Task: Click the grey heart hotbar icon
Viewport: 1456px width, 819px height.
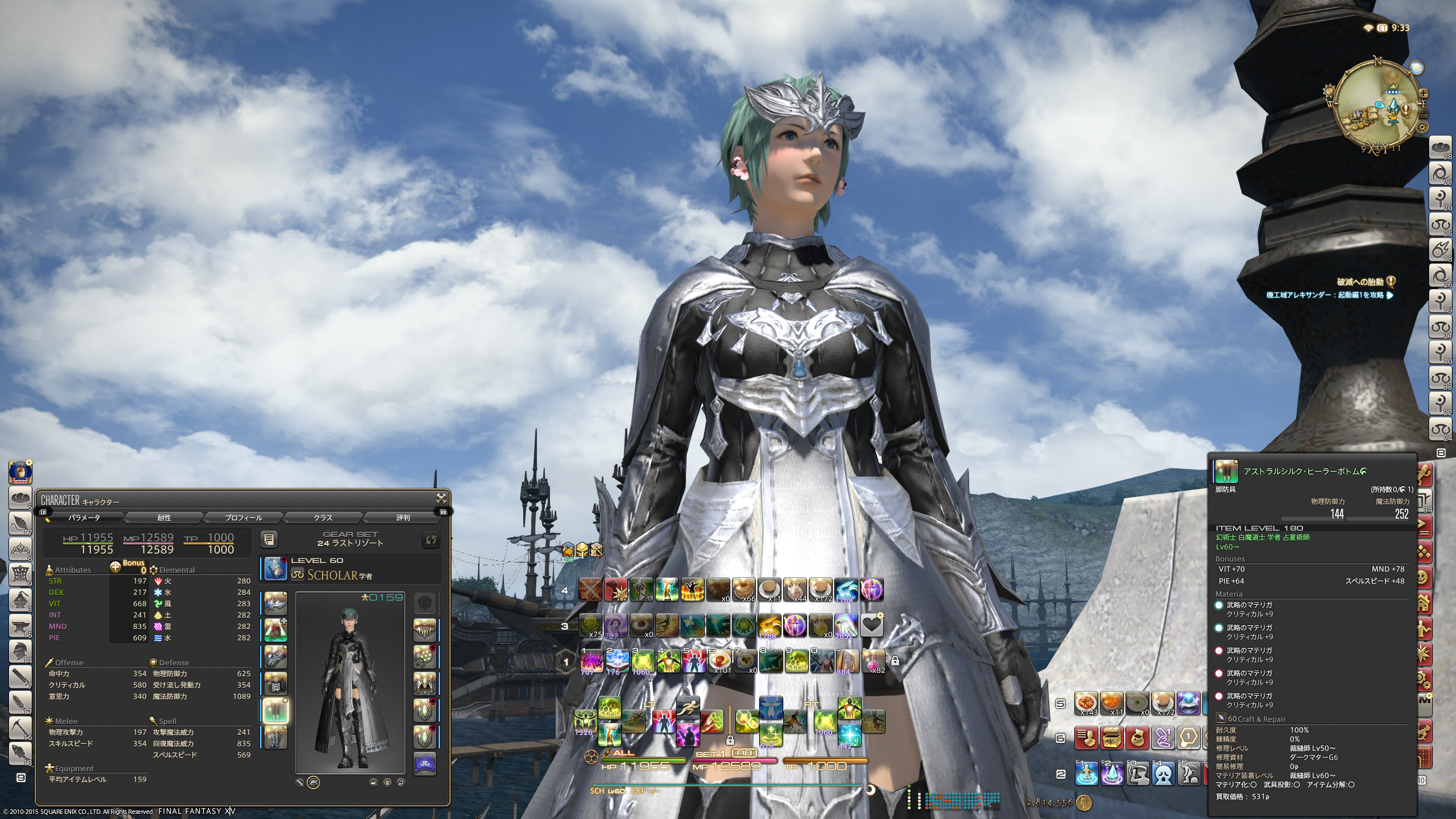Action: pos(871,626)
